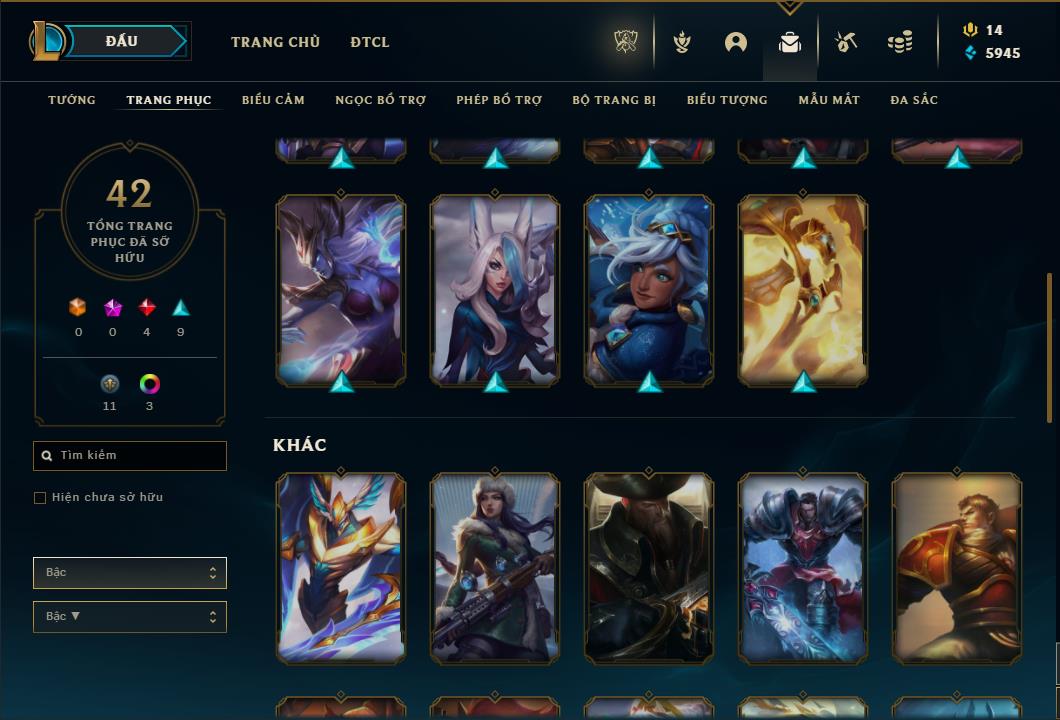The height and width of the screenshot is (720, 1060).
Task: Open the ĐTCL mode page
Action: click(x=370, y=42)
